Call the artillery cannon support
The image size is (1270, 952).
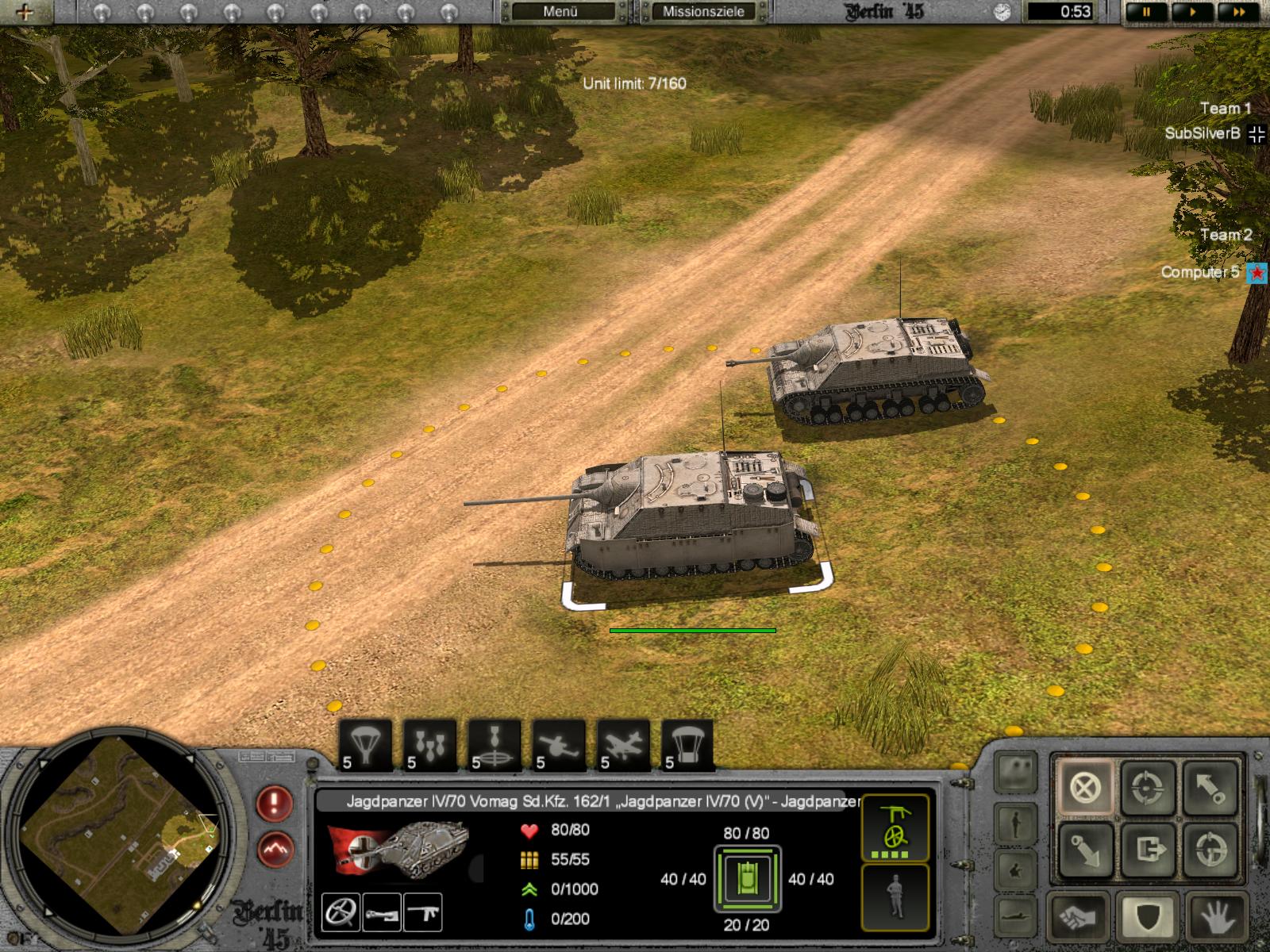[x=559, y=746]
